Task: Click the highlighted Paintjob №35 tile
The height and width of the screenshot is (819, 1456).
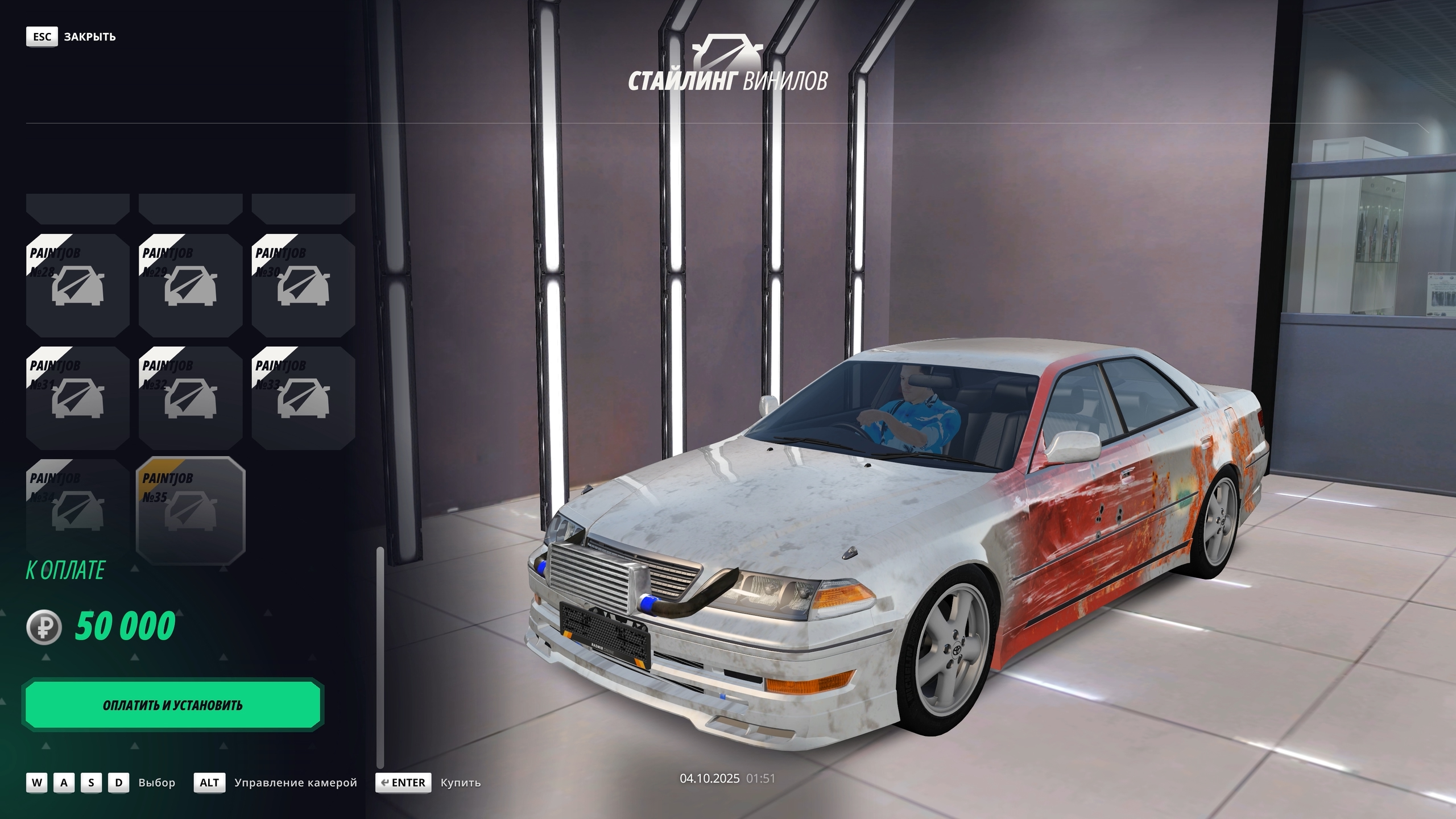Action: tap(191, 510)
